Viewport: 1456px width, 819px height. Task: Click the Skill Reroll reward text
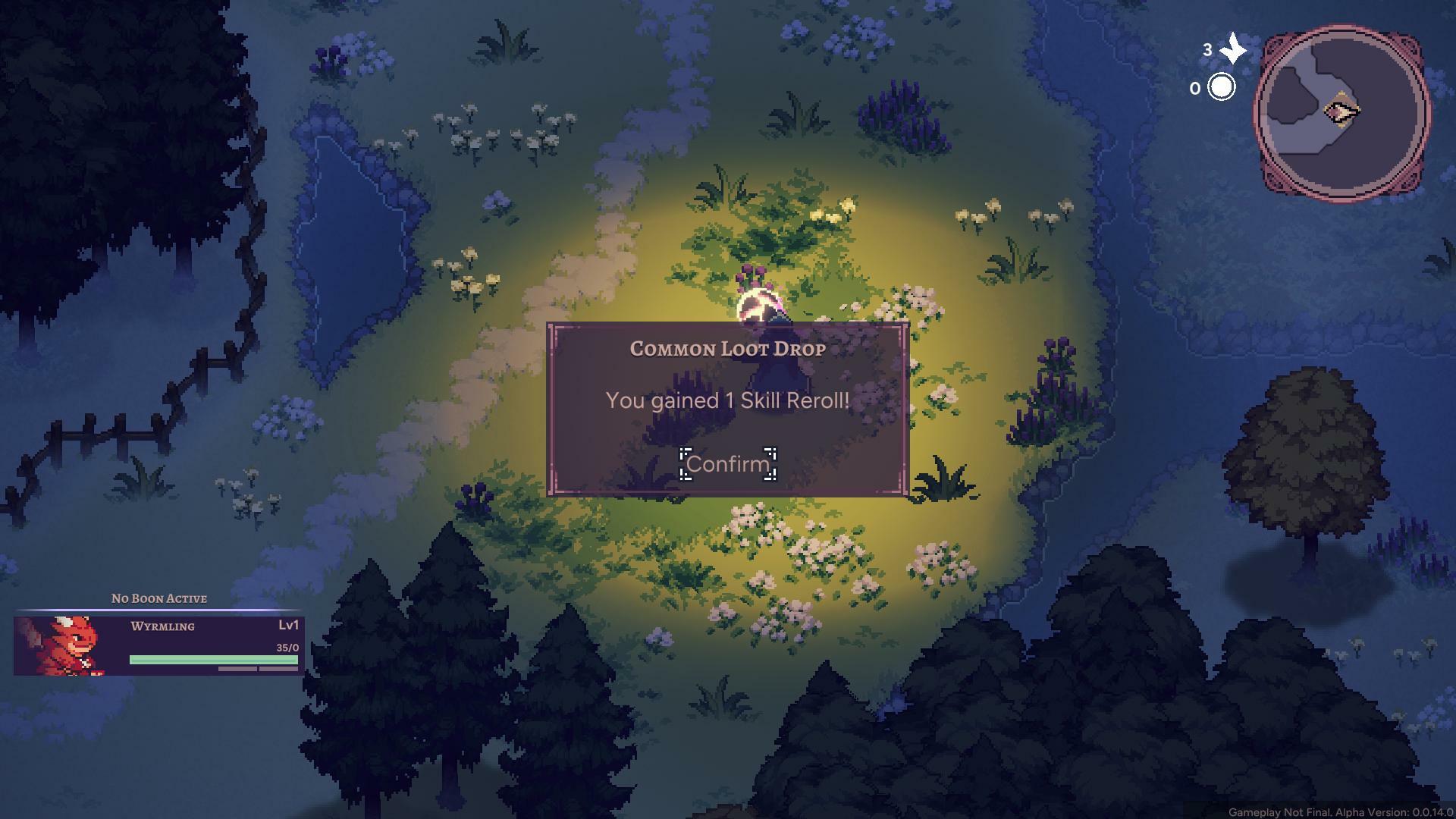[x=725, y=400]
